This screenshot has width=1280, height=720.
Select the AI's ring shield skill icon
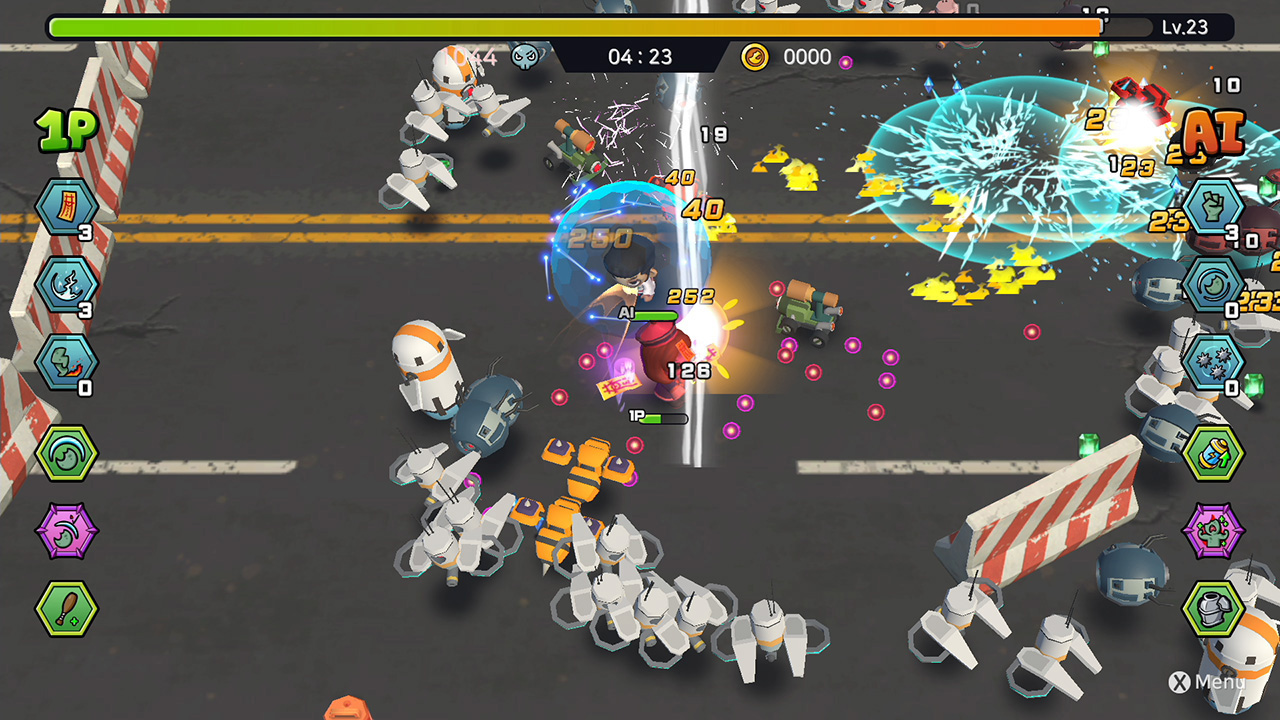click(x=1213, y=284)
